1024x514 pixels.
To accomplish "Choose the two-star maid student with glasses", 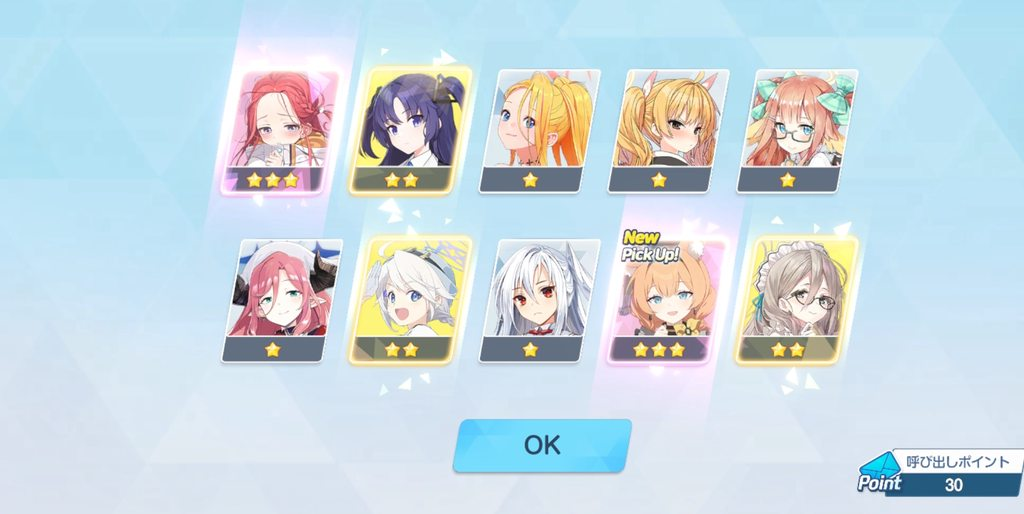I will tap(796, 299).
